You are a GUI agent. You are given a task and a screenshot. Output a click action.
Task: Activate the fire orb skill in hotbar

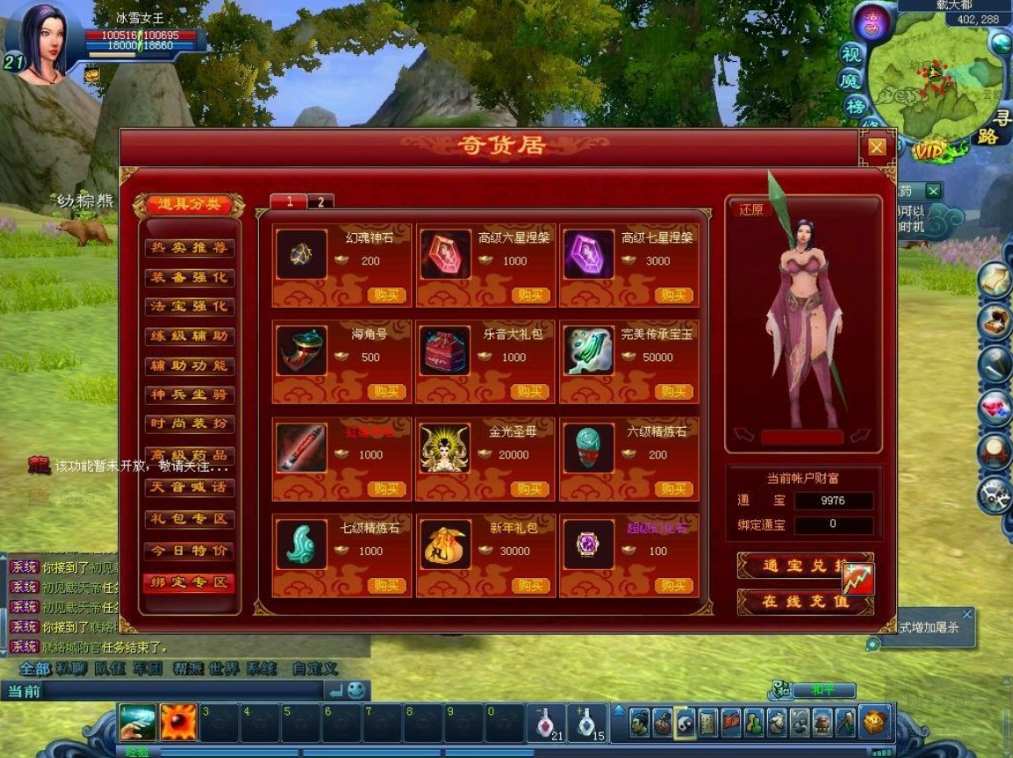(179, 721)
